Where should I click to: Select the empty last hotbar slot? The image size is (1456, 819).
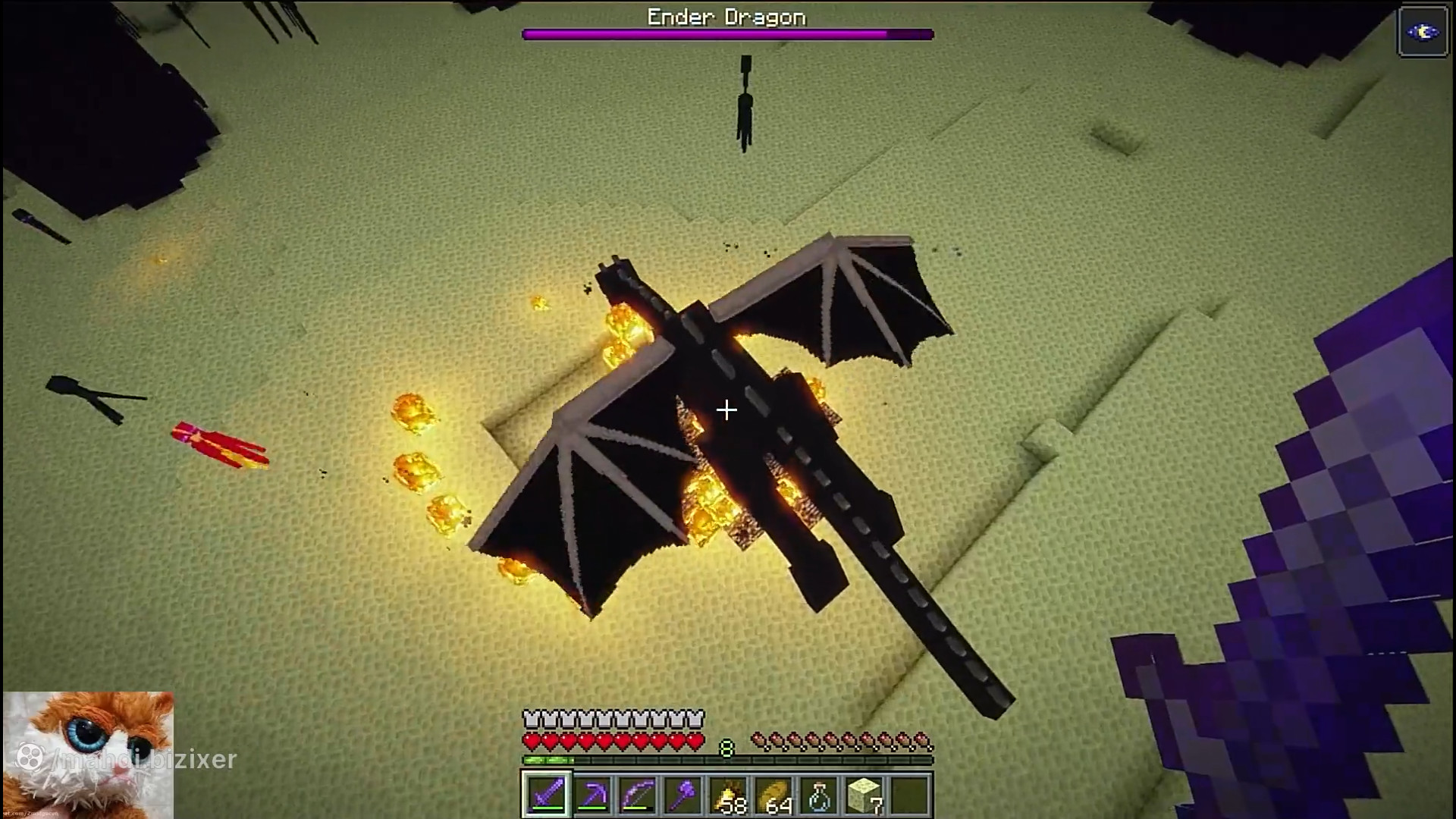point(910,795)
